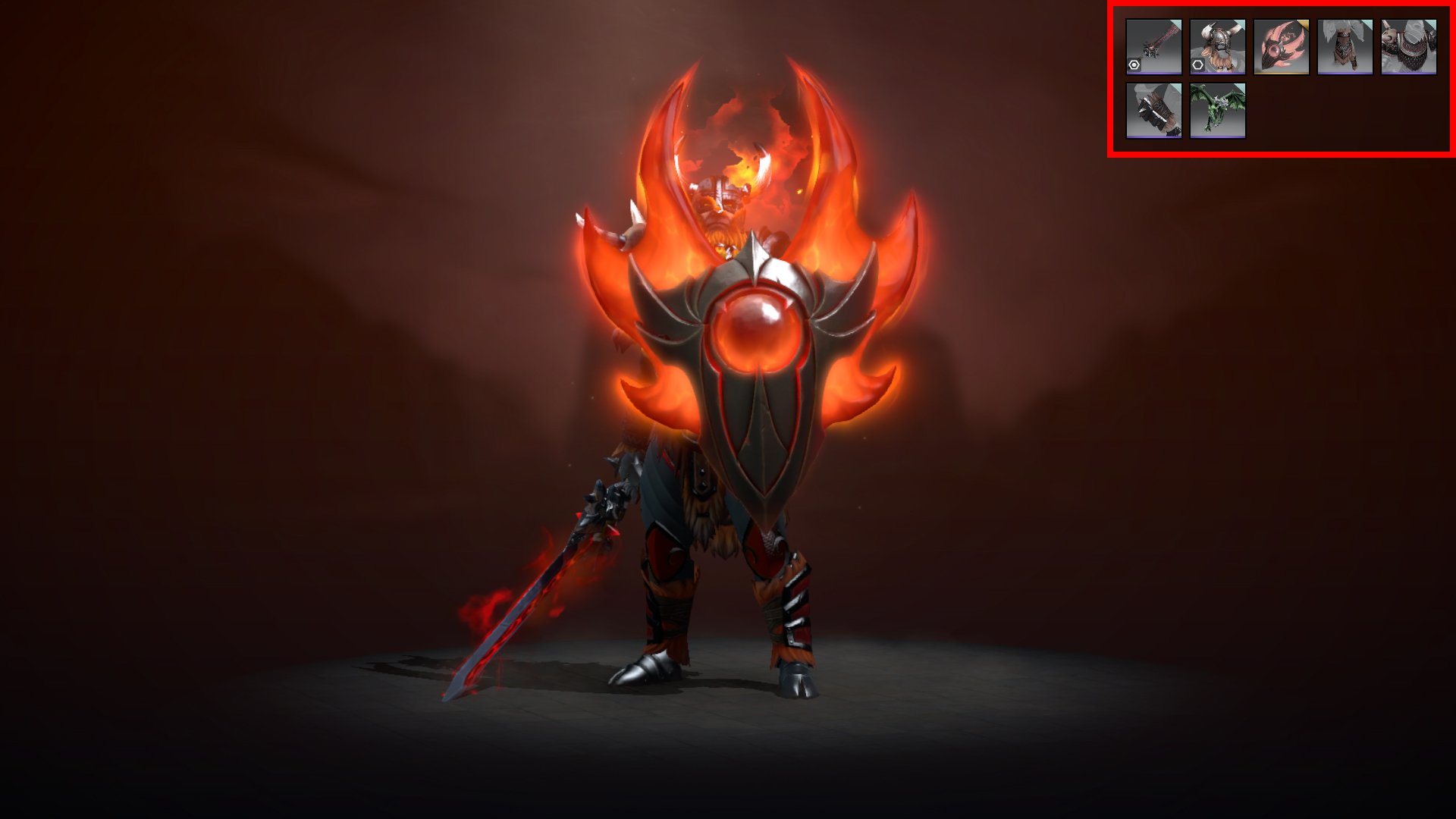
Task: Pick the fur belt armor item
Action: pyautogui.click(x=1345, y=46)
